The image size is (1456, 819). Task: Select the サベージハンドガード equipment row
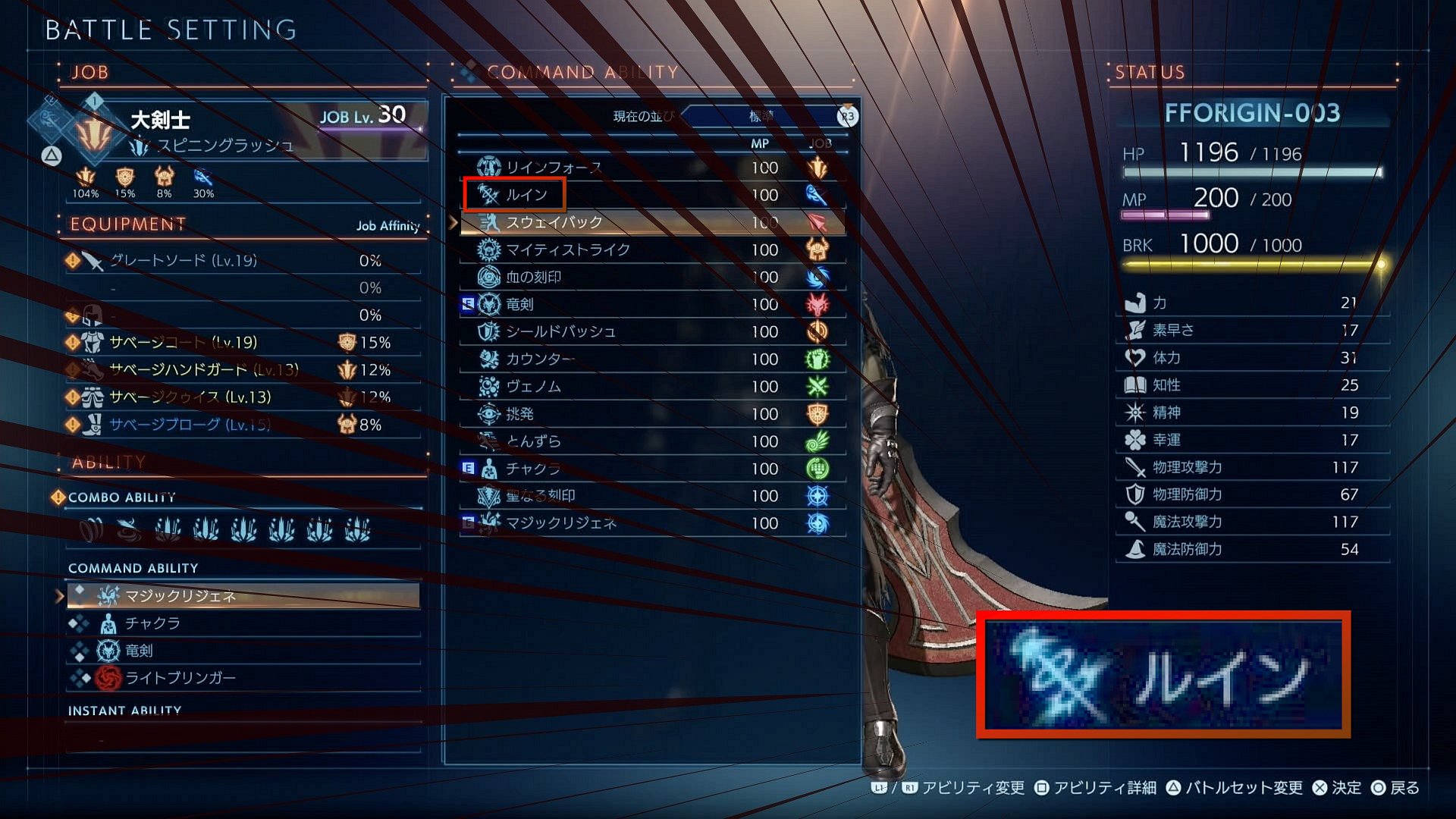(x=203, y=370)
